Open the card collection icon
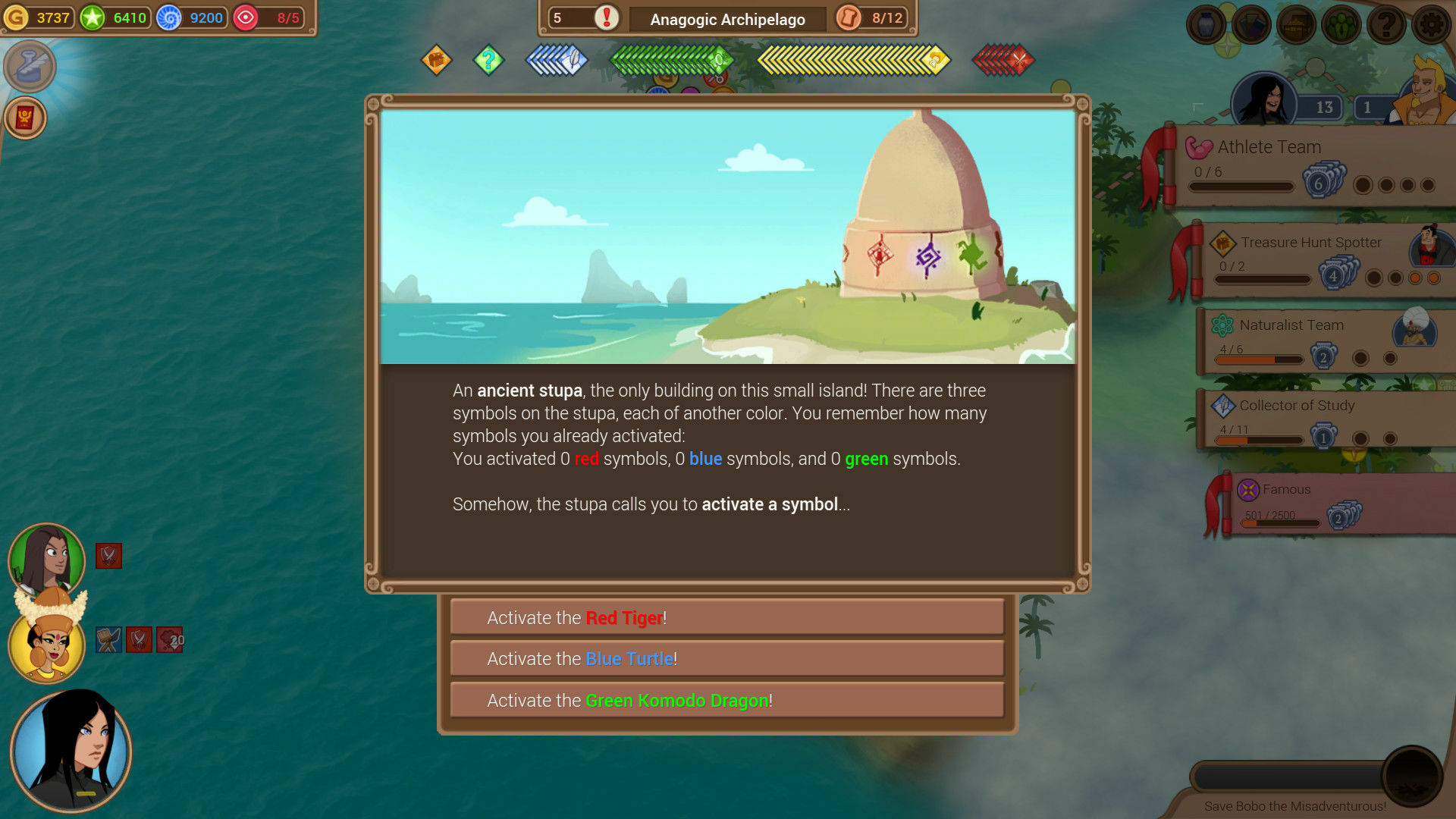The width and height of the screenshot is (1456, 819). (1250, 24)
